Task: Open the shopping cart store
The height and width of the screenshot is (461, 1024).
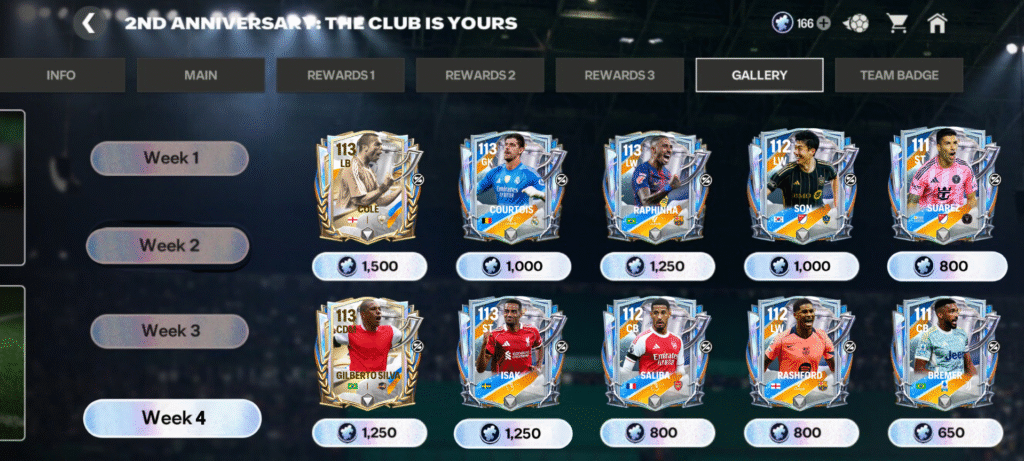Action: (897, 23)
